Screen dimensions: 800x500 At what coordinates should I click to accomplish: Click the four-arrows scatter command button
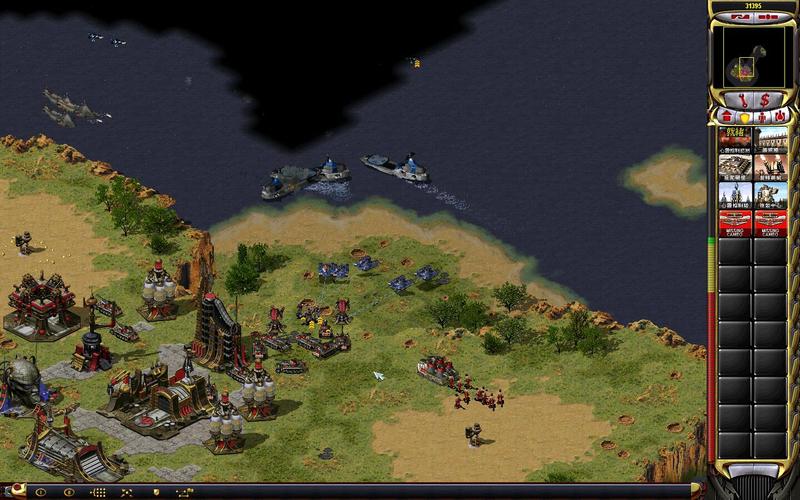127,492
